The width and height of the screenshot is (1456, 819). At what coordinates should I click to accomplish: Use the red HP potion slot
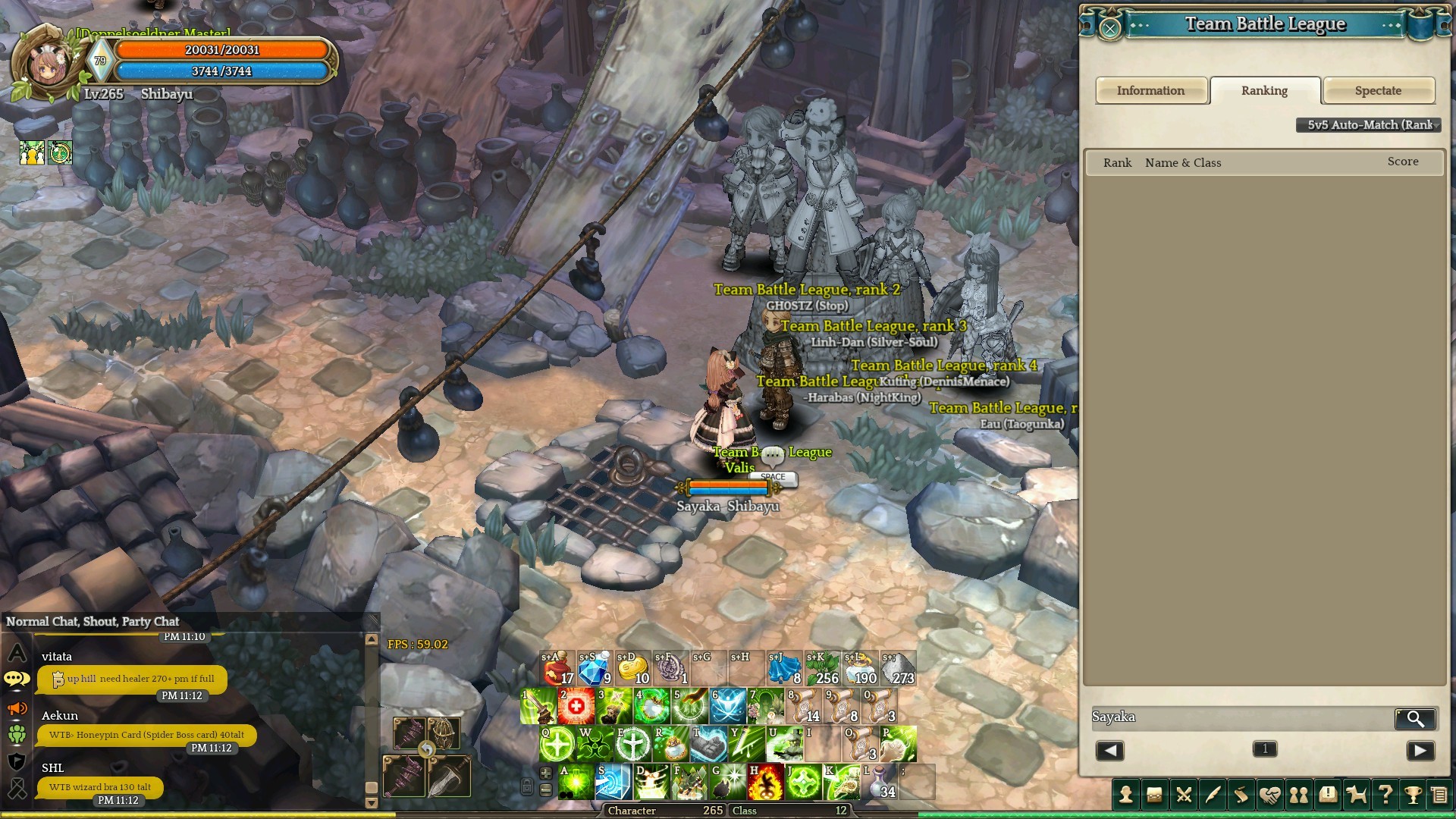pyautogui.click(x=558, y=669)
